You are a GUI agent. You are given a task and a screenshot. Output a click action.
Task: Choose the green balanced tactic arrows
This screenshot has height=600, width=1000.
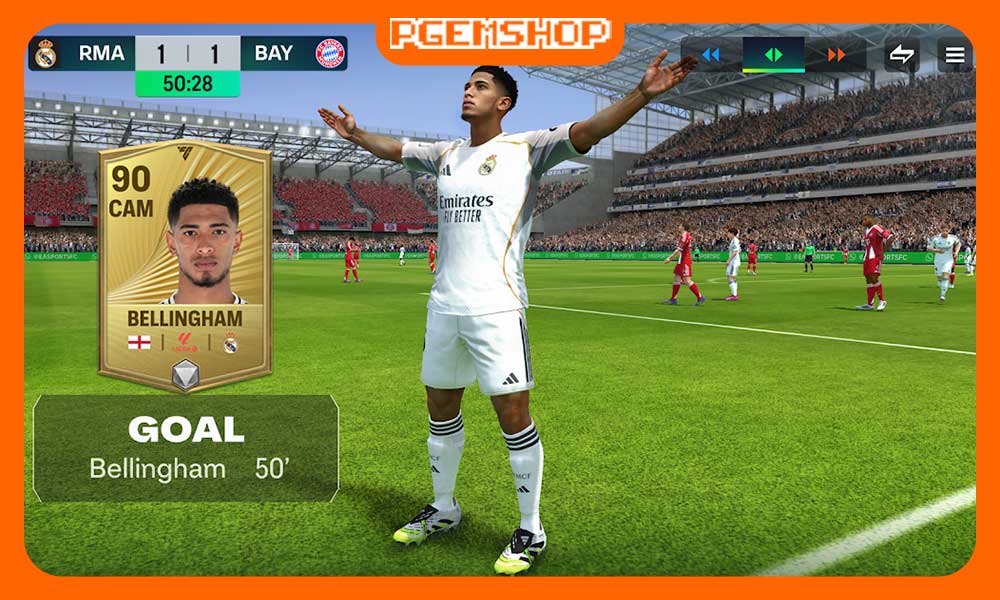pos(773,55)
